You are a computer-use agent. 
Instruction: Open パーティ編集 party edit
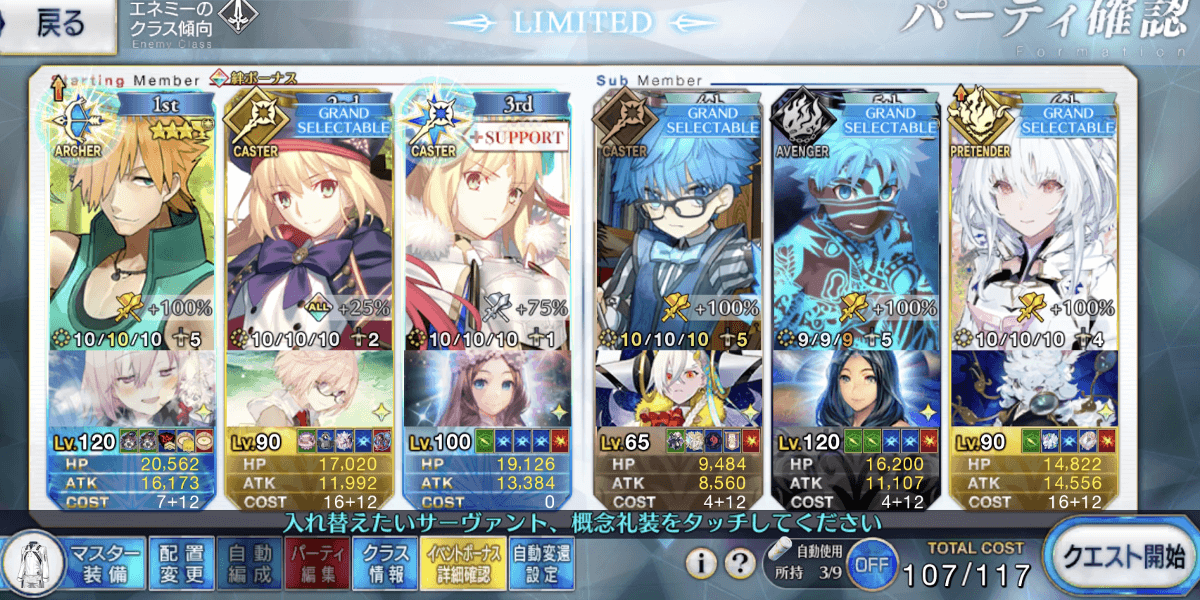click(317, 562)
